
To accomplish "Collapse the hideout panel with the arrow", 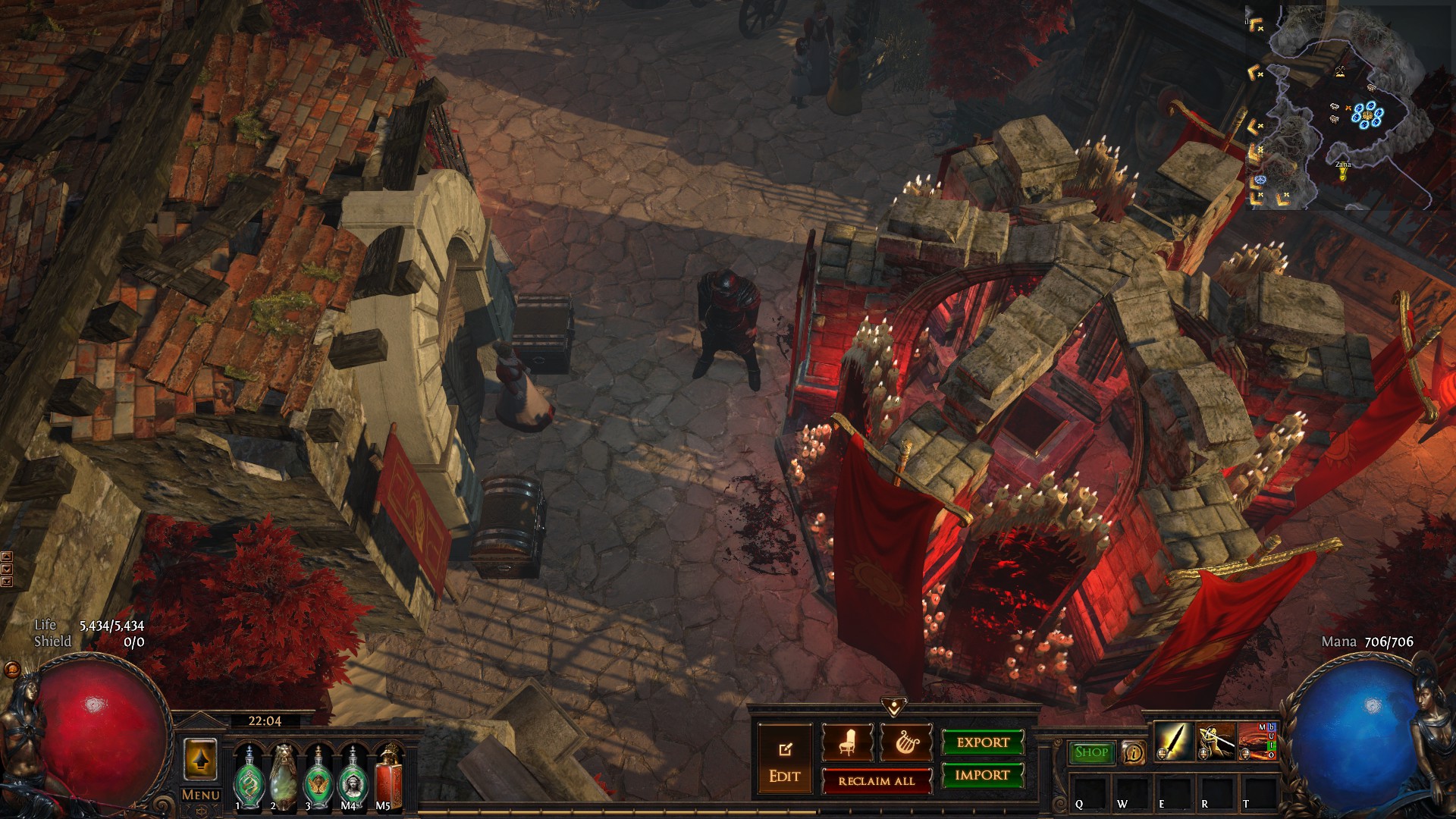I will coord(894,707).
